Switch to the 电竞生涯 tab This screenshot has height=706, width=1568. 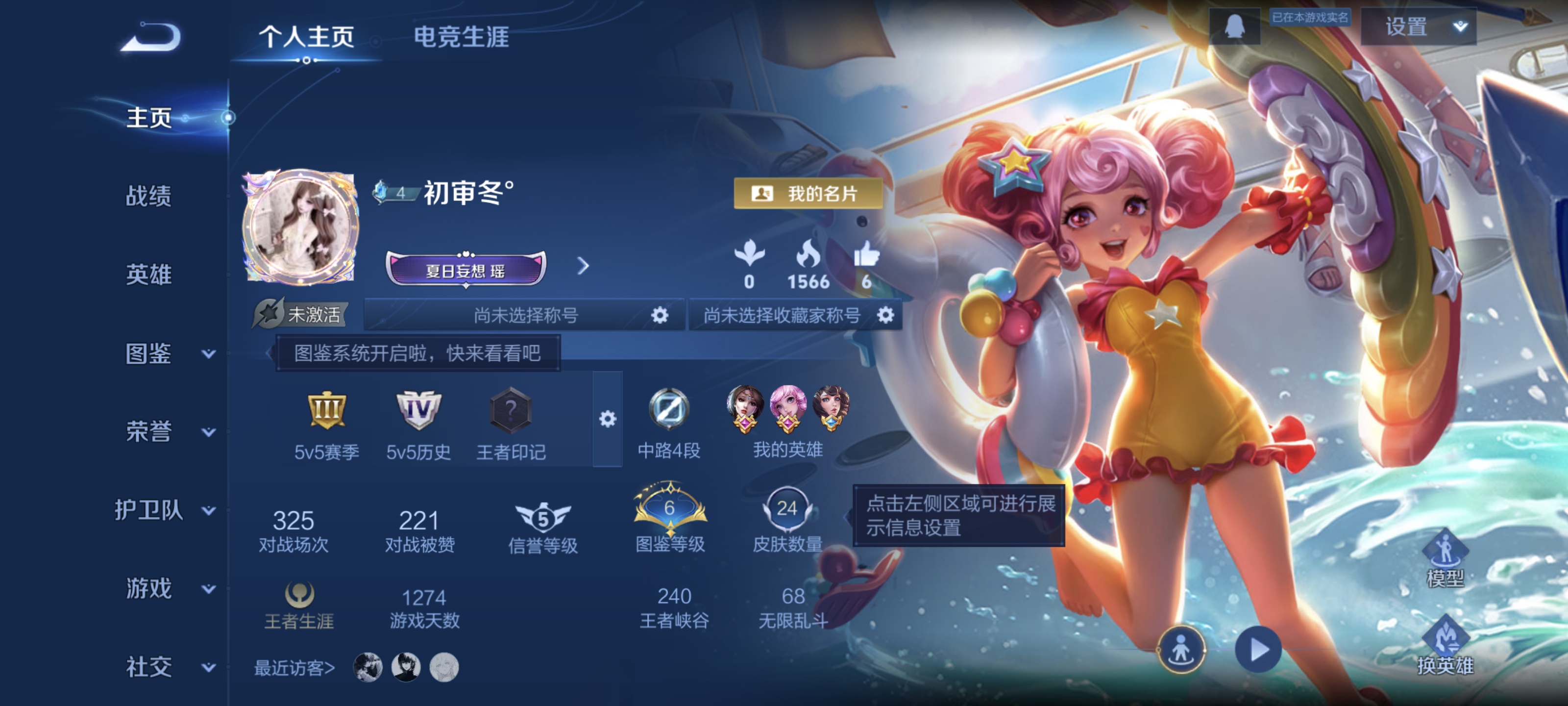click(x=463, y=37)
